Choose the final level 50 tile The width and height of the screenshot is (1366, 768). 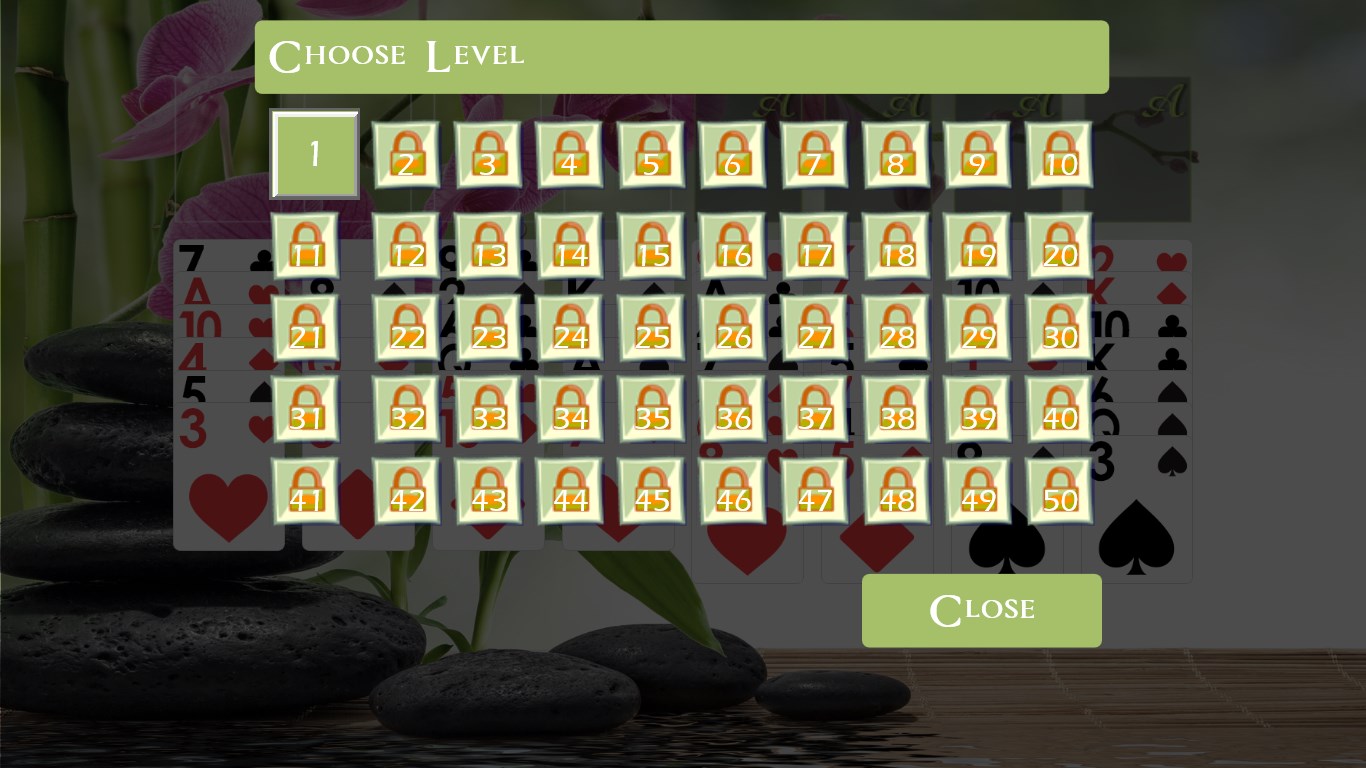pos(1059,491)
